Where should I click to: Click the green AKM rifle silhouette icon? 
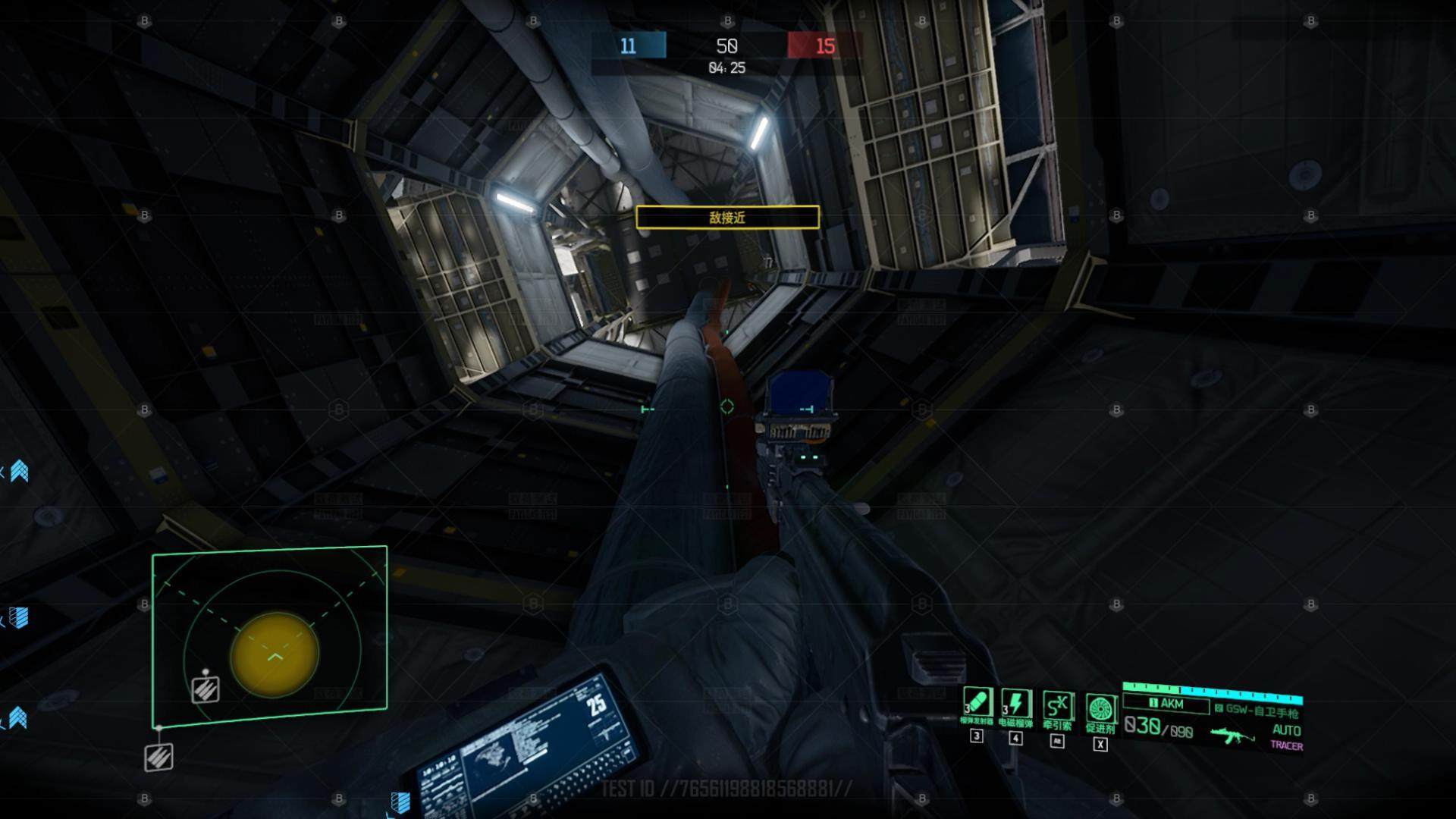click(1232, 734)
